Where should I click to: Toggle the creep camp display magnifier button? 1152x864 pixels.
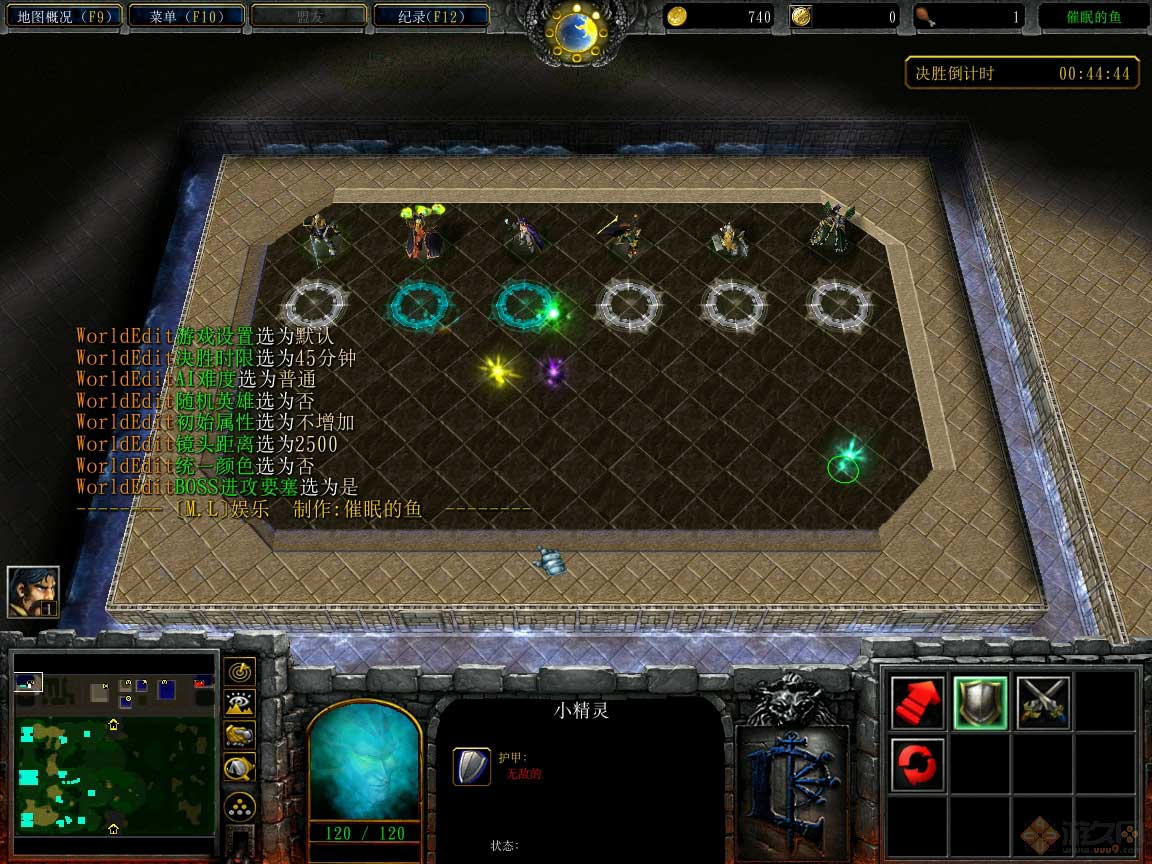click(x=241, y=767)
